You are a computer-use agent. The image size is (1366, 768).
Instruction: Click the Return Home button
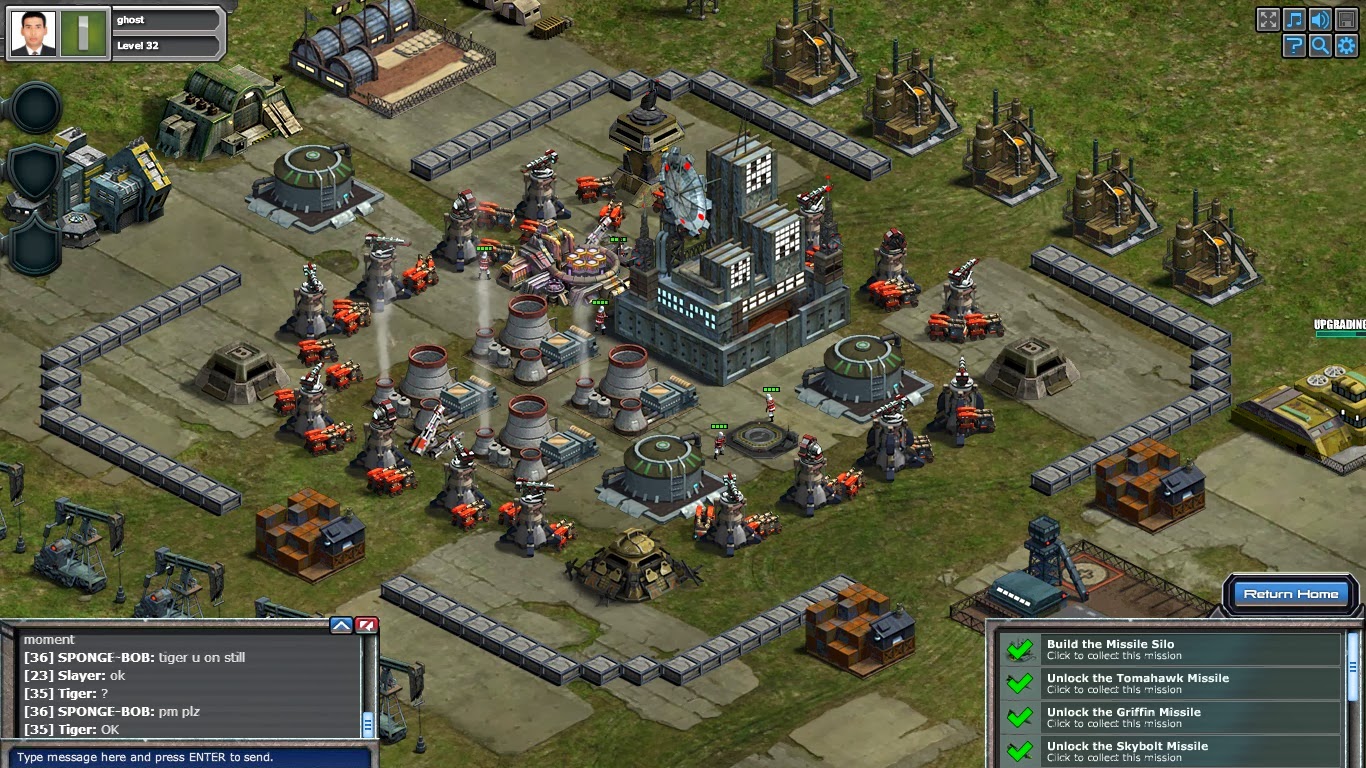point(1291,593)
